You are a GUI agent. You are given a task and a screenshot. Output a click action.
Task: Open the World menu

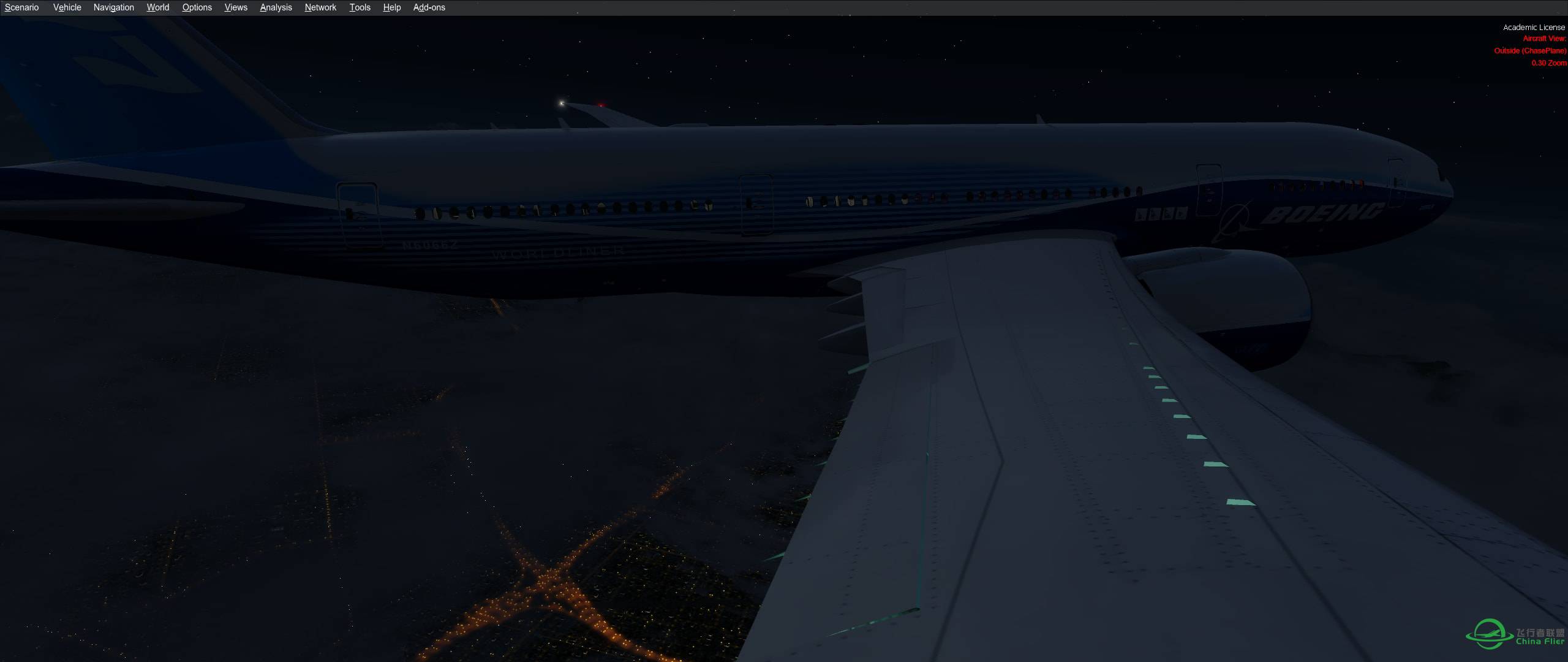point(157,7)
